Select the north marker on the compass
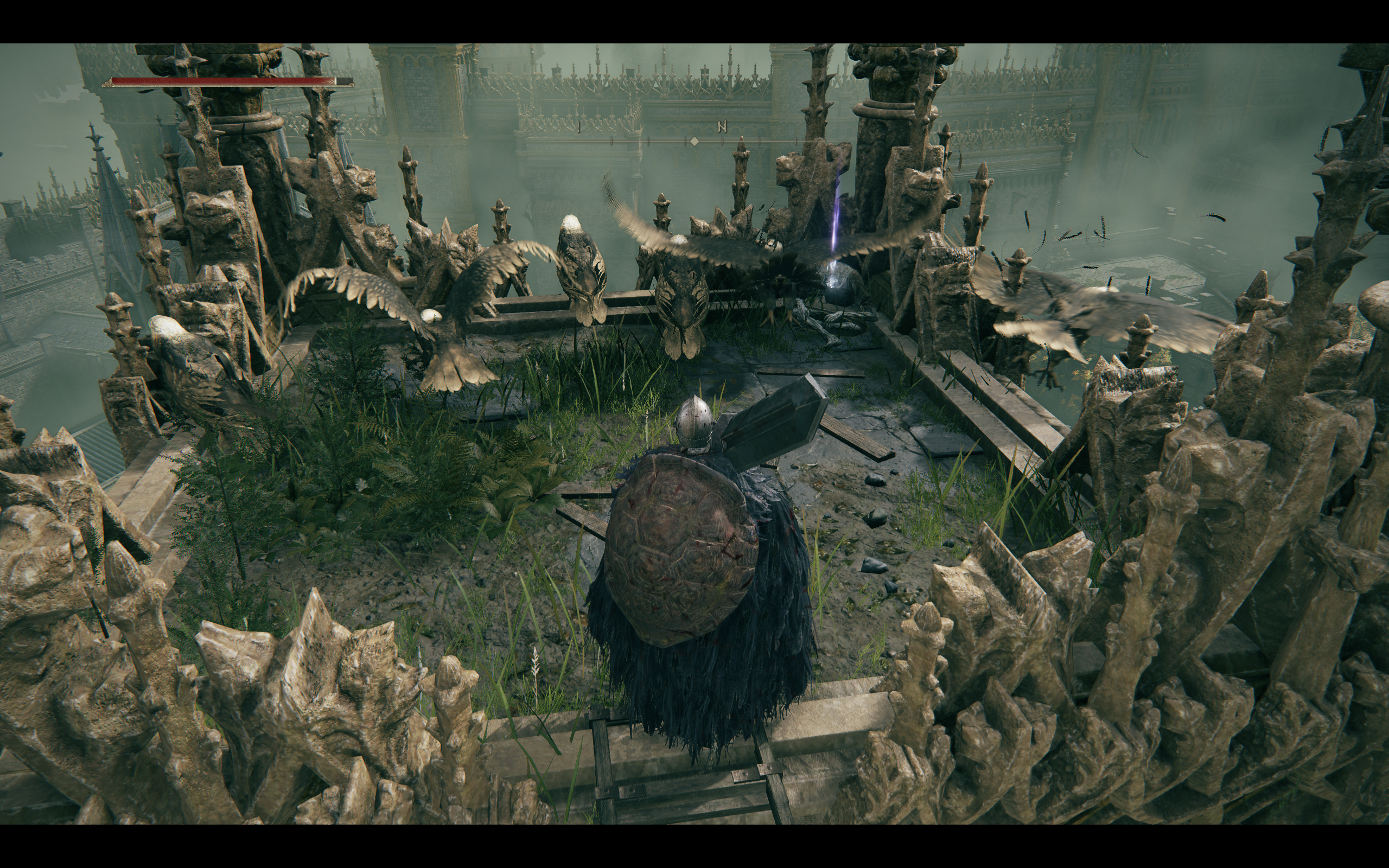This screenshot has height=868, width=1389. coord(722,128)
